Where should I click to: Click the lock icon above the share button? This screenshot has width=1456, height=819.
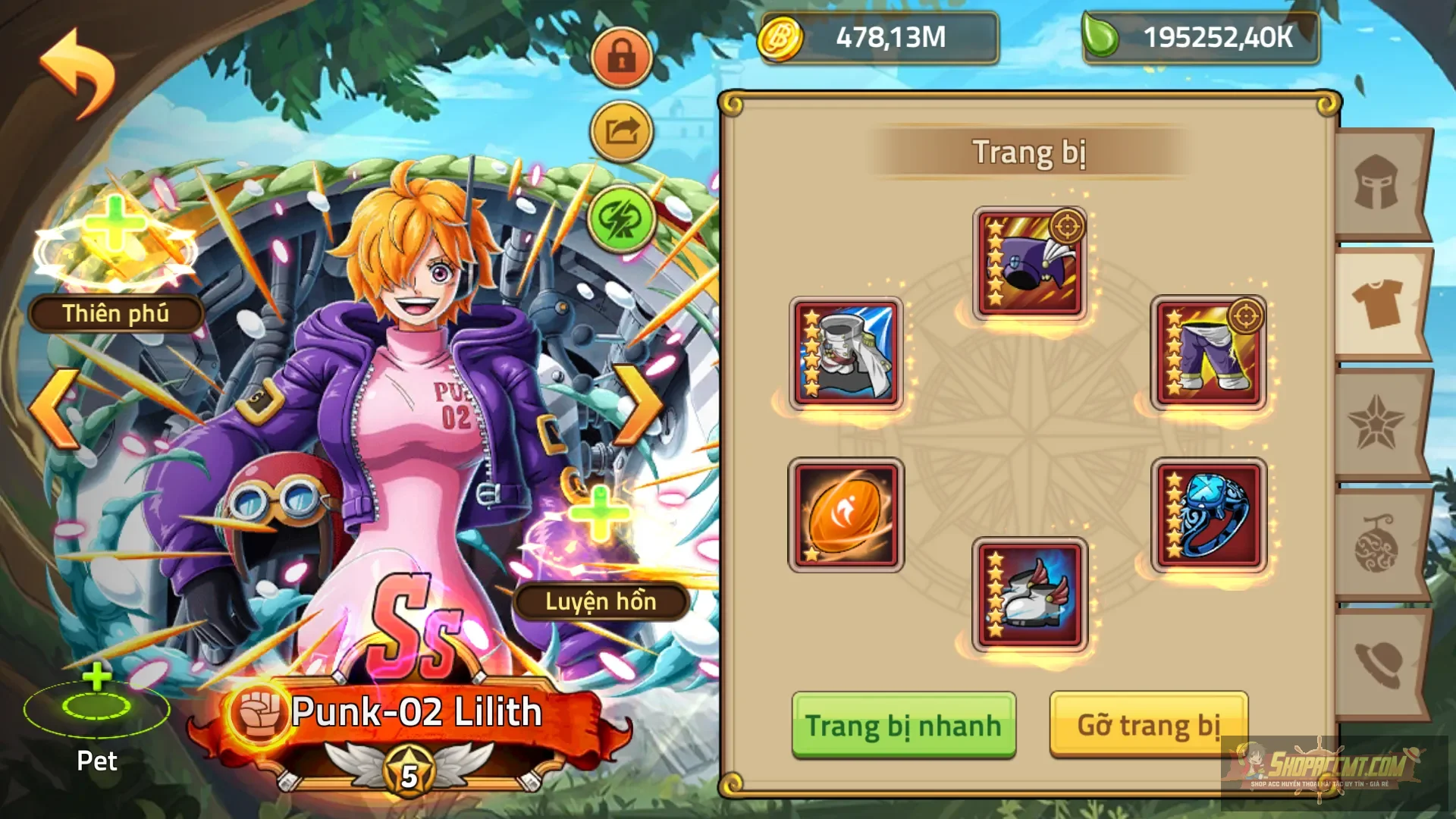pos(620,57)
